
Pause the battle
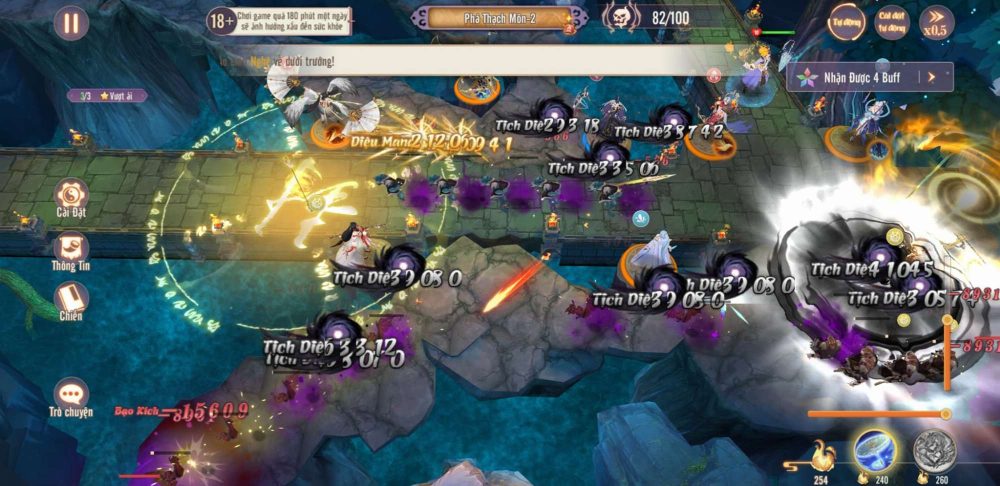(x=70, y=23)
